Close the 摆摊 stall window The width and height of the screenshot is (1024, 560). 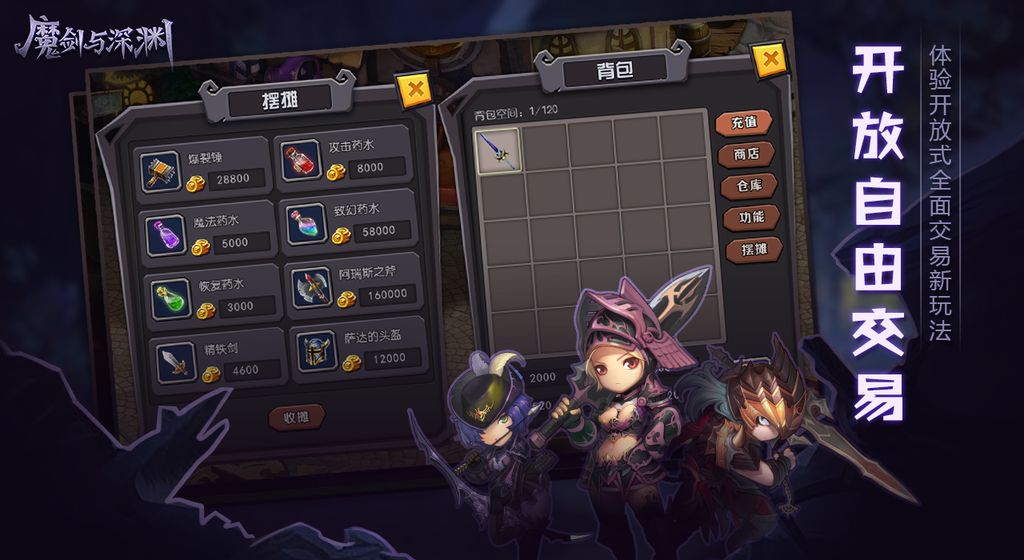pos(414,90)
